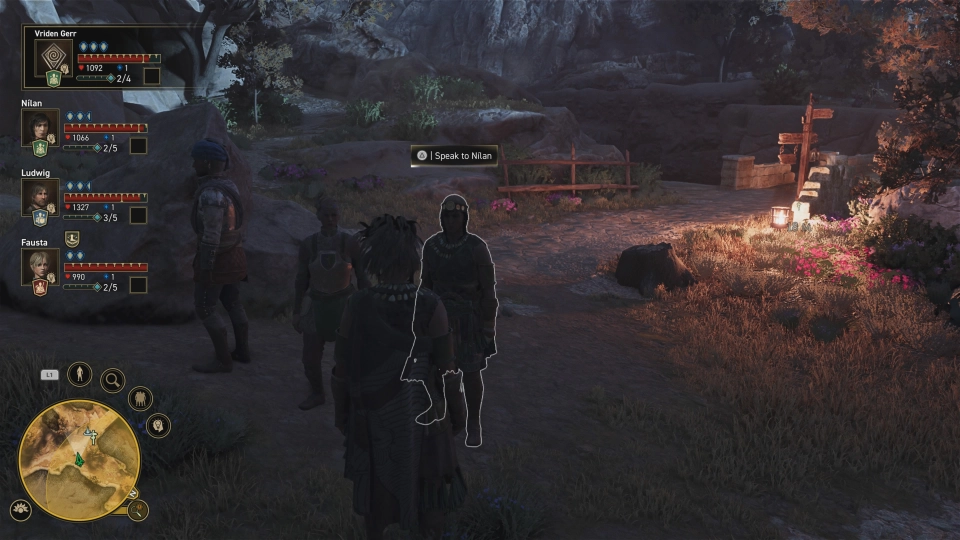Click the single figure icon above minimap
This screenshot has height=540, width=960.
point(80,375)
